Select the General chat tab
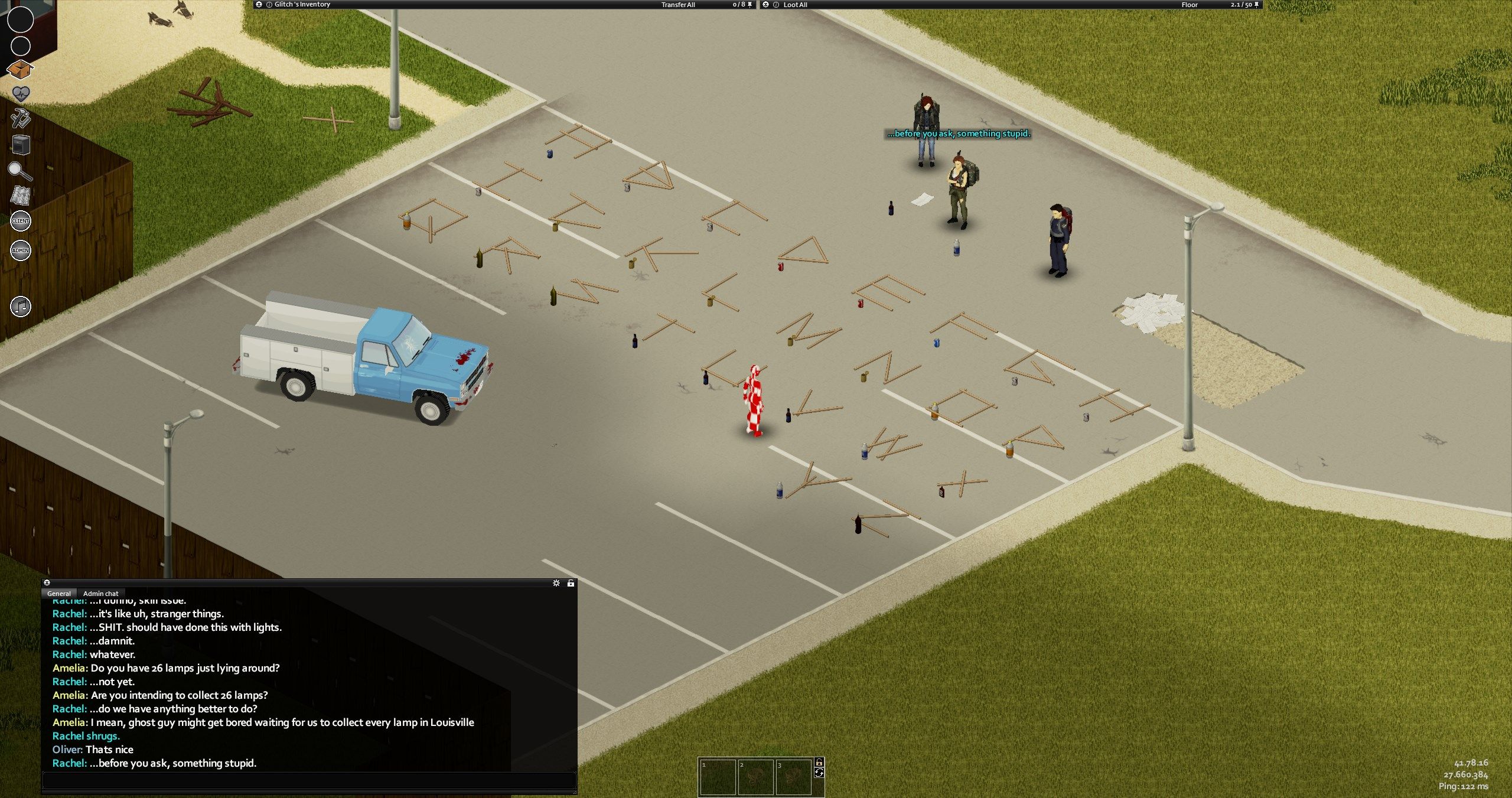The height and width of the screenshot is (798, 1512). click(58, 594)
